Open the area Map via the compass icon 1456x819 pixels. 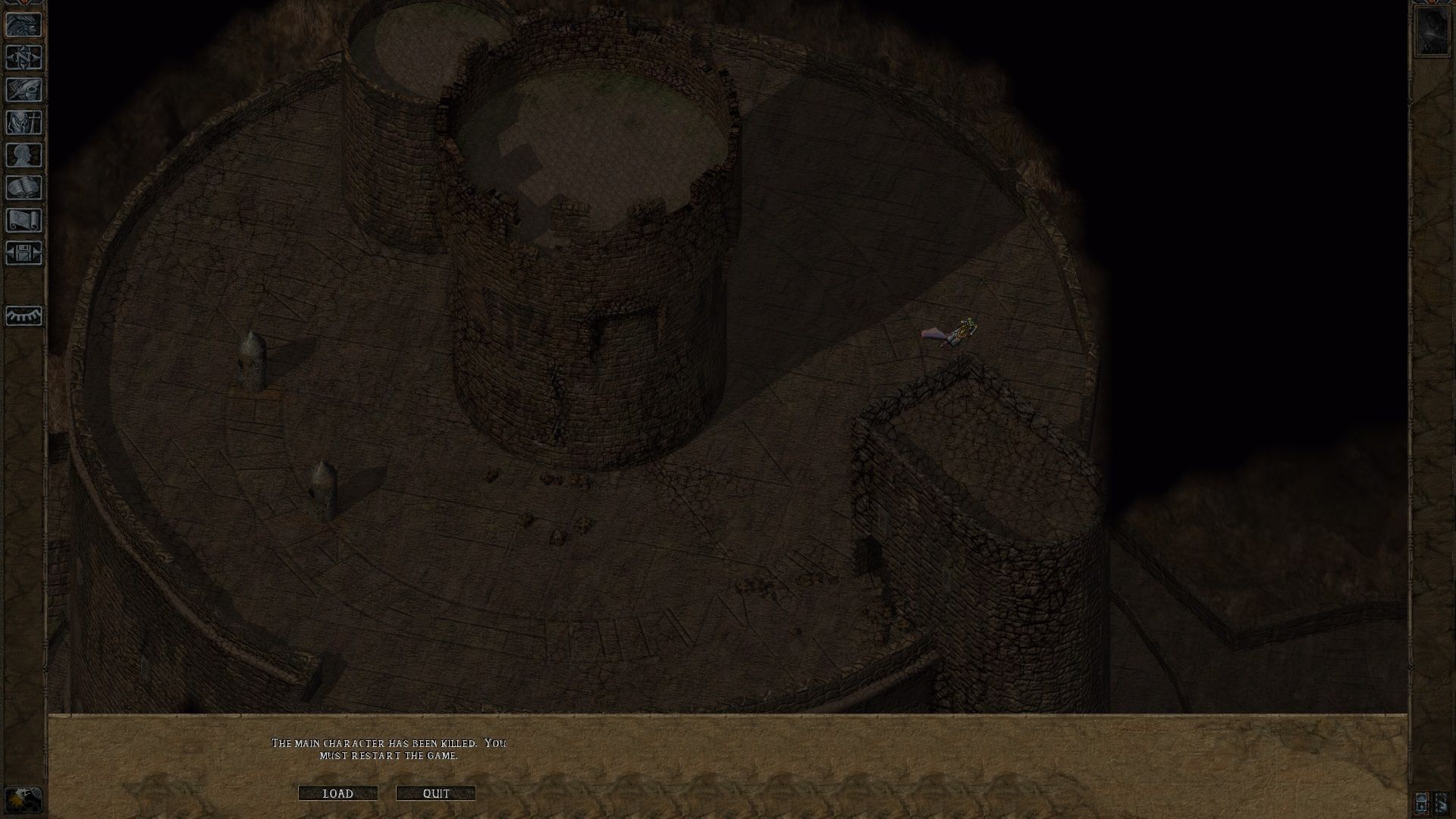click(x=23, y=58)
